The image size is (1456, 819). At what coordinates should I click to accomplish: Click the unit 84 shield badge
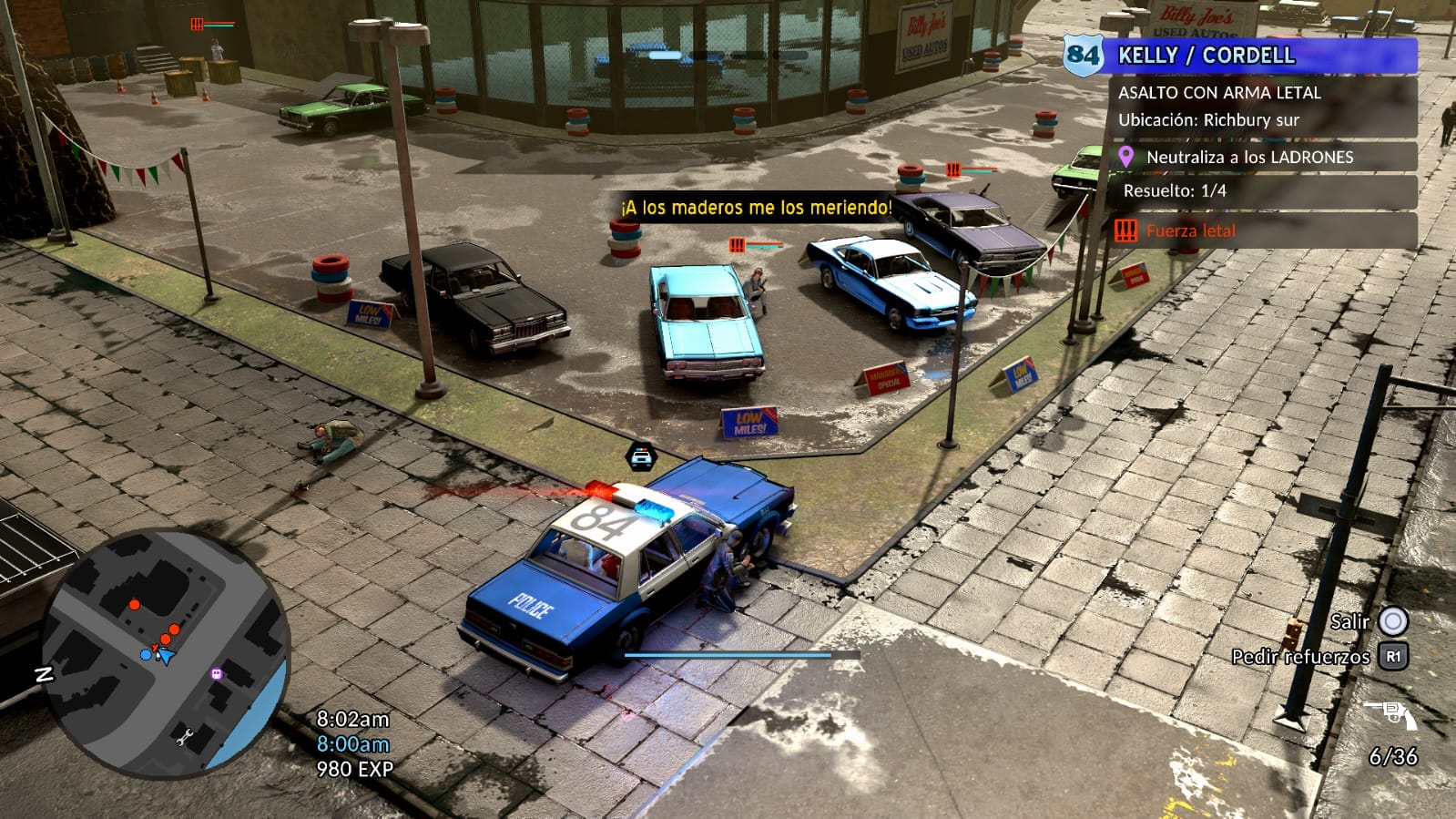1083,55
